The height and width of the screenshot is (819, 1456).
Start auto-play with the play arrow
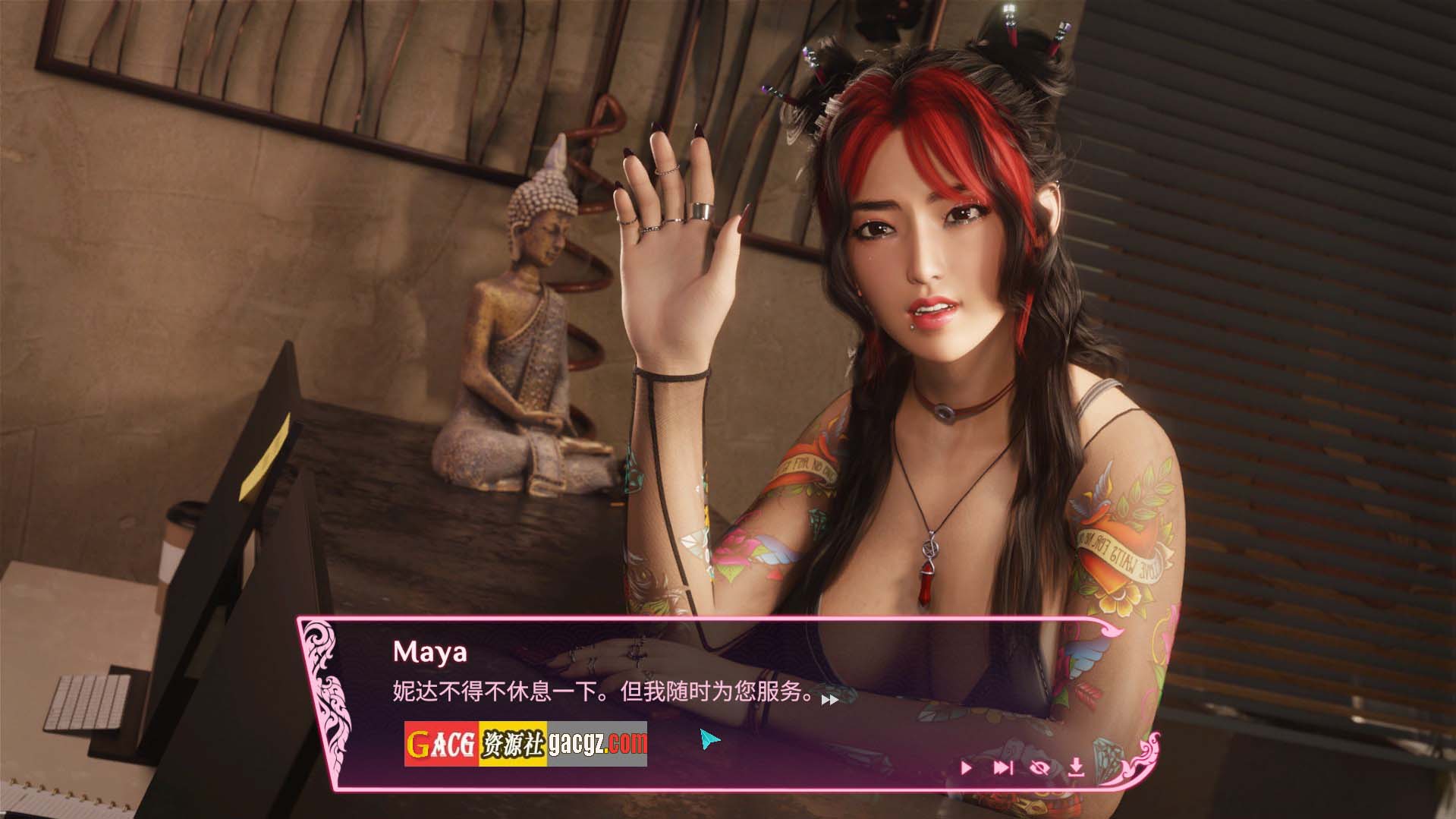[966, 768]
